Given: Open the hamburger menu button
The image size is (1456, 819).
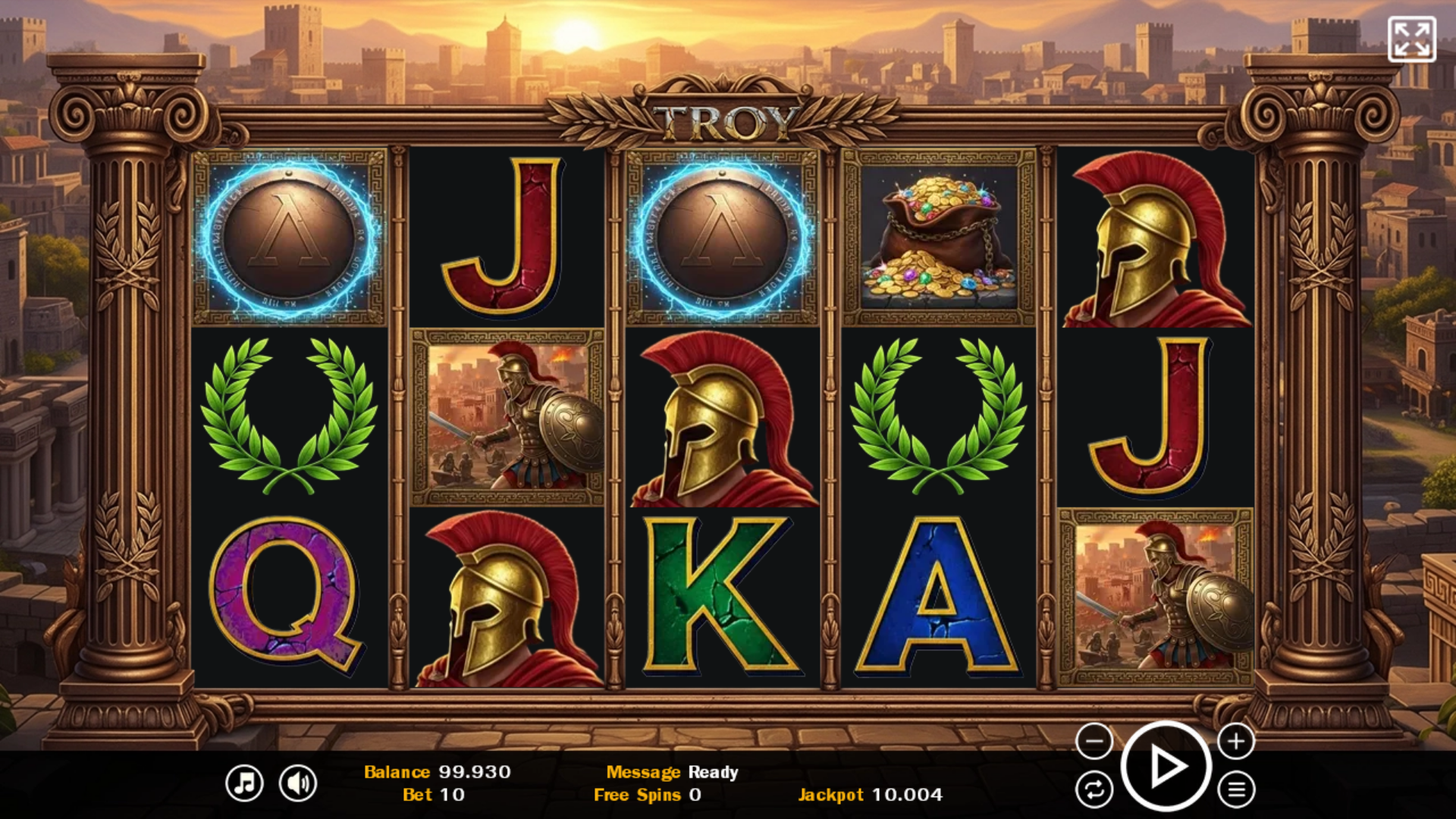Looking at the screenshot, I should 1236,790.
